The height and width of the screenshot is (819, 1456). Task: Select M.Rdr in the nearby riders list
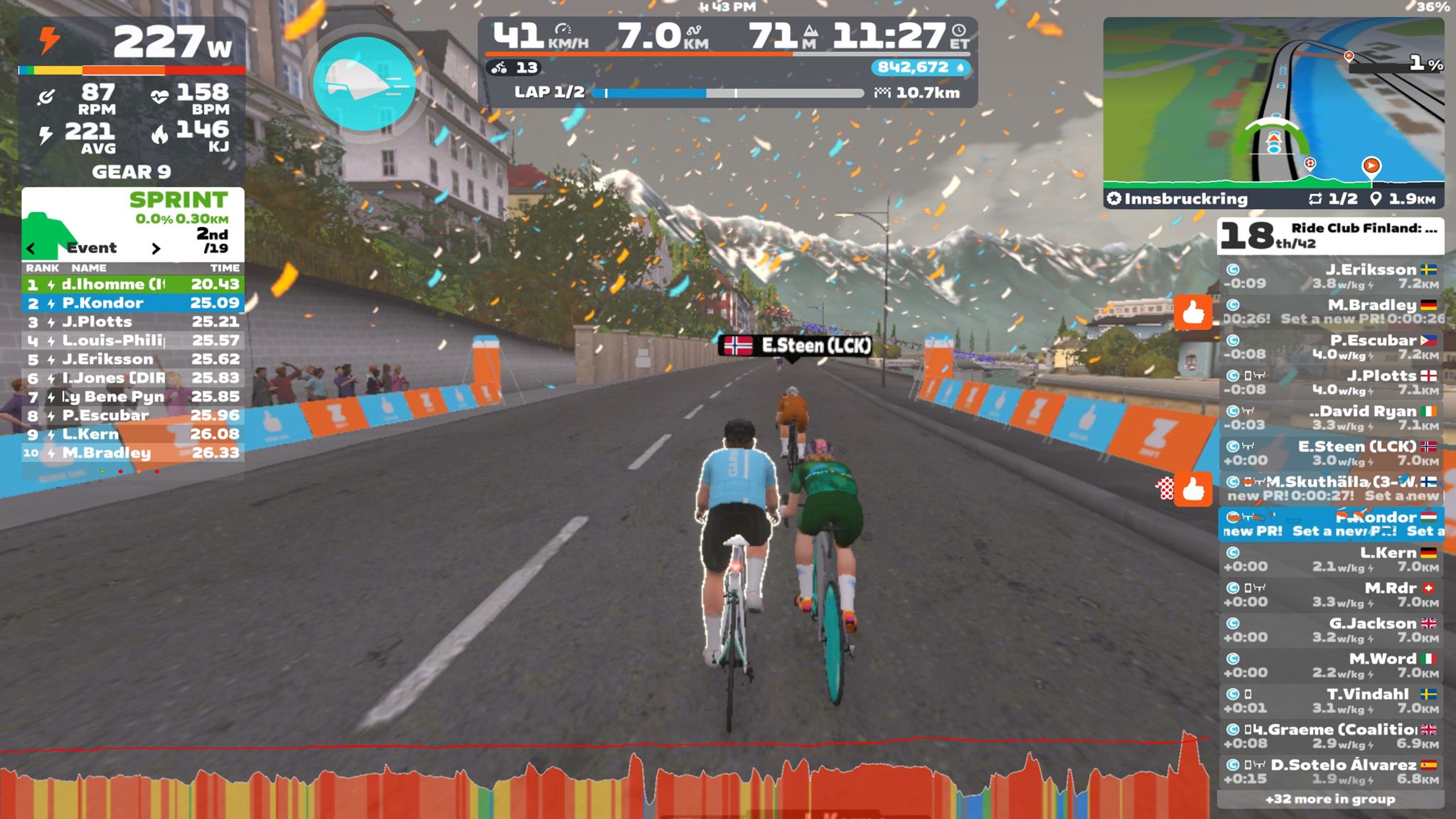pyautogui.click(x=1330, y=595)
